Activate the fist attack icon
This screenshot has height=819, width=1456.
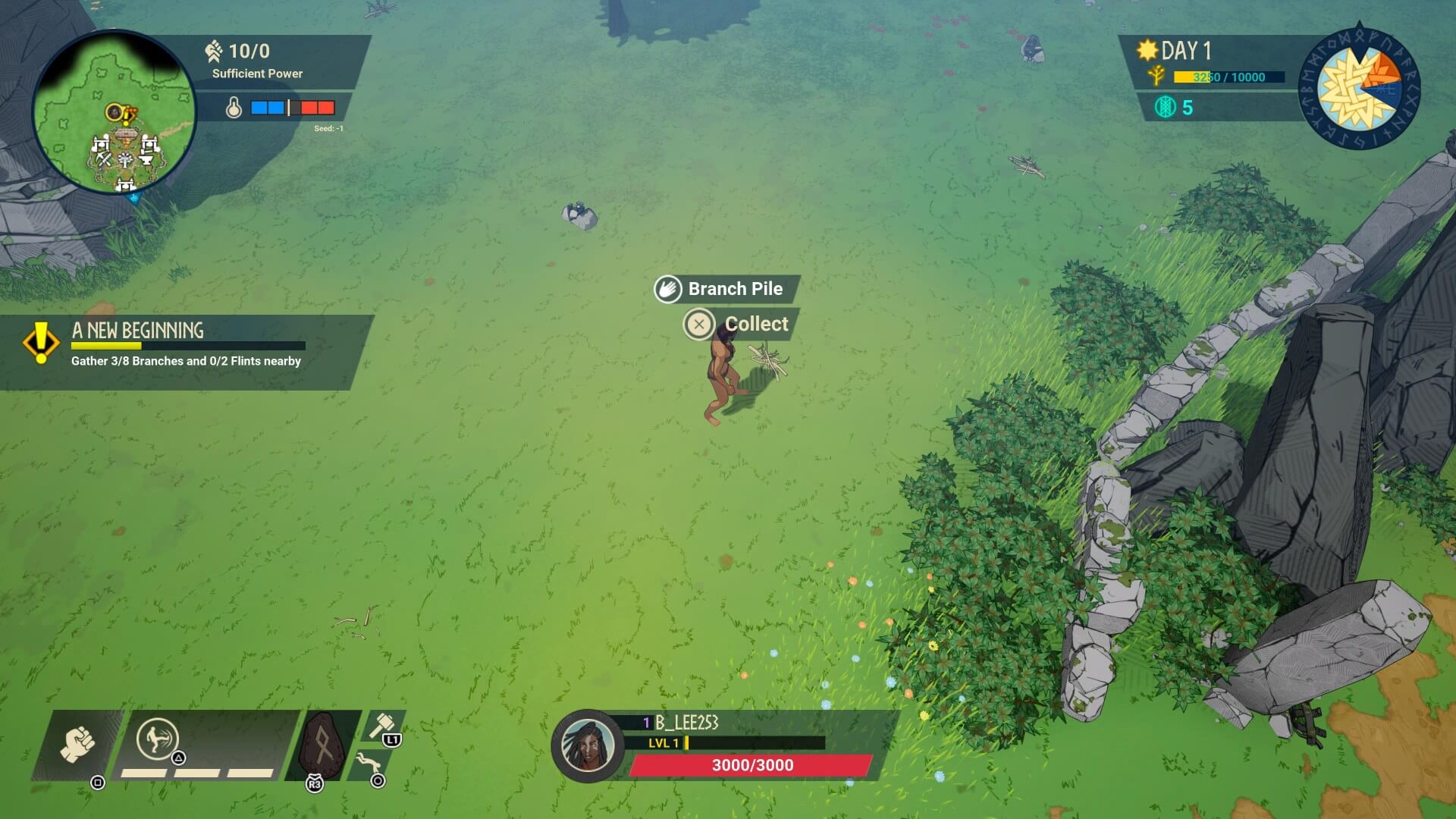tap(78, 744)
